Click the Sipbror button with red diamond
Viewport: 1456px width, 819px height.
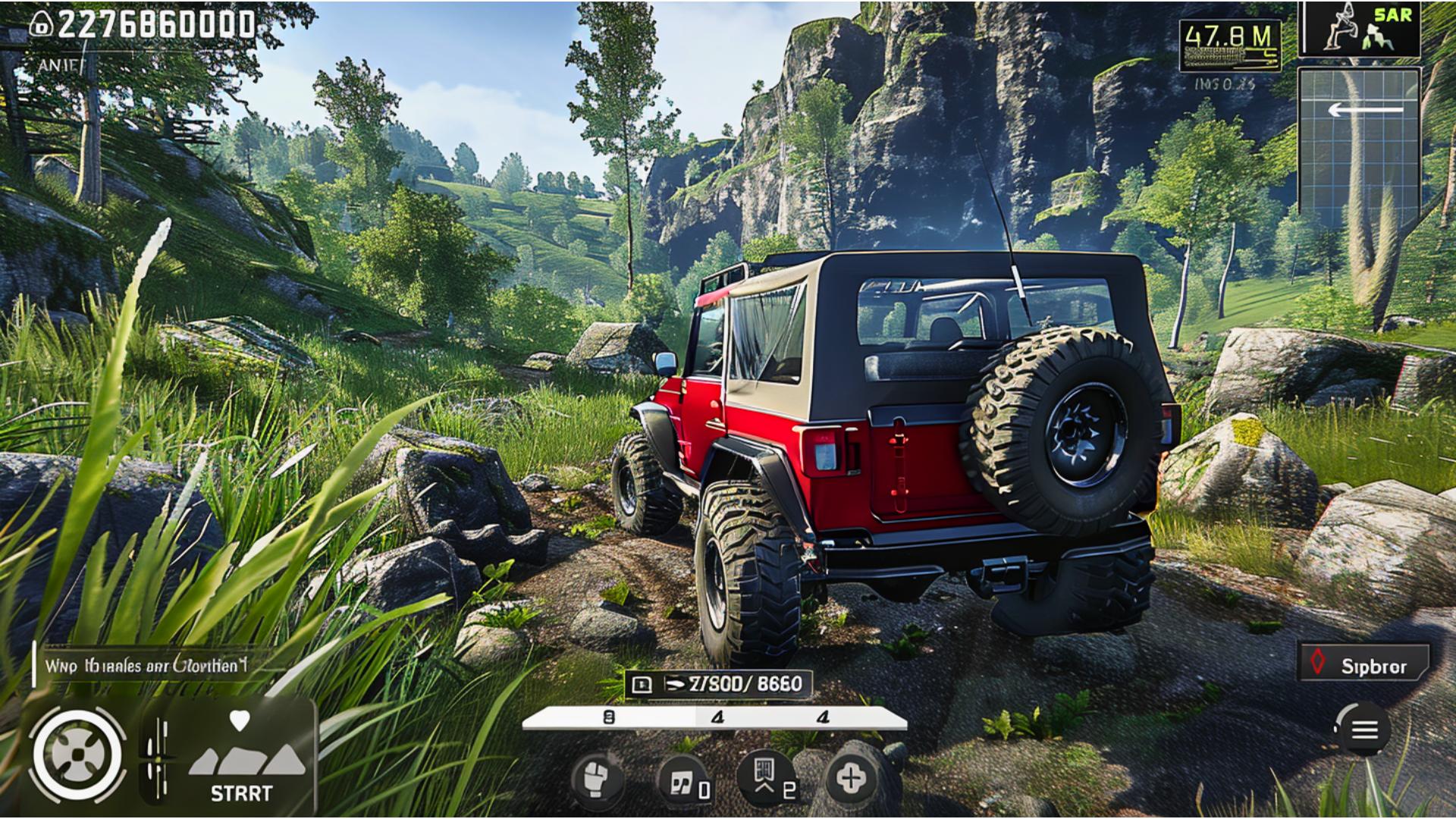point(1364,665)
